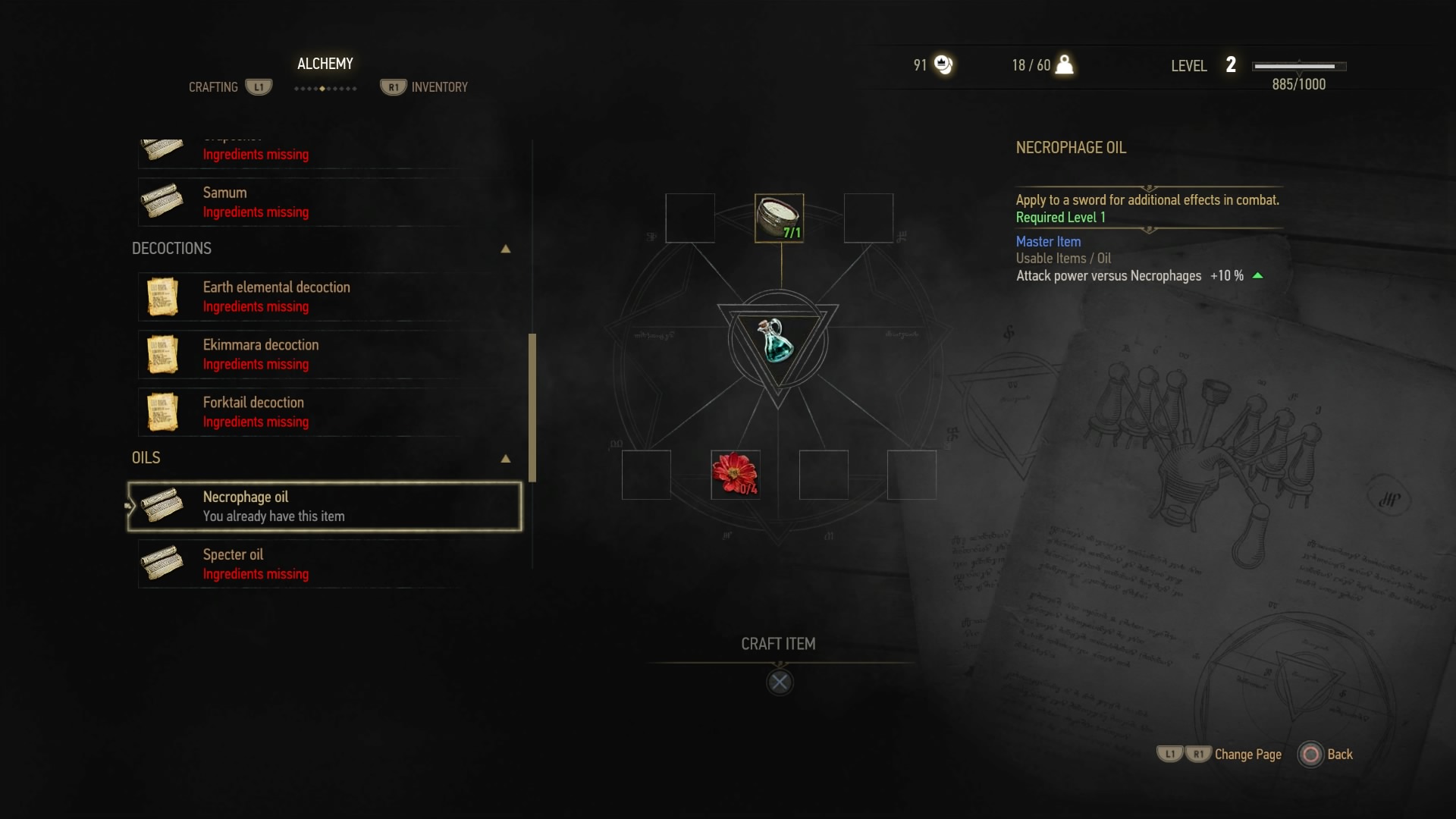Collapse the OILS category
Screen dimensions: 1456x819
click(x=506, y=458)
